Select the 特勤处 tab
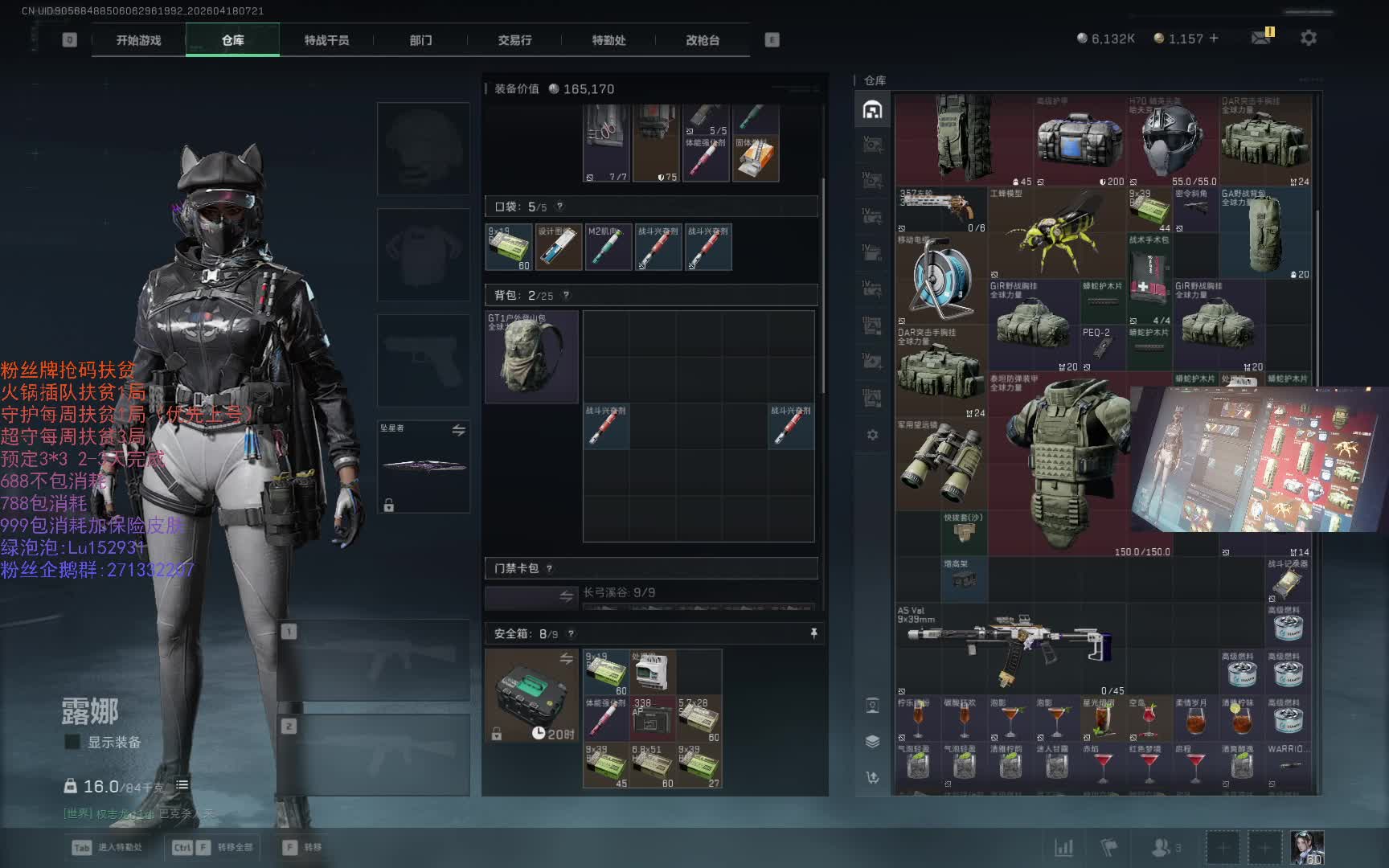Screen dimensions: 1389x868 pyautogui.click(x=608, y=40)
